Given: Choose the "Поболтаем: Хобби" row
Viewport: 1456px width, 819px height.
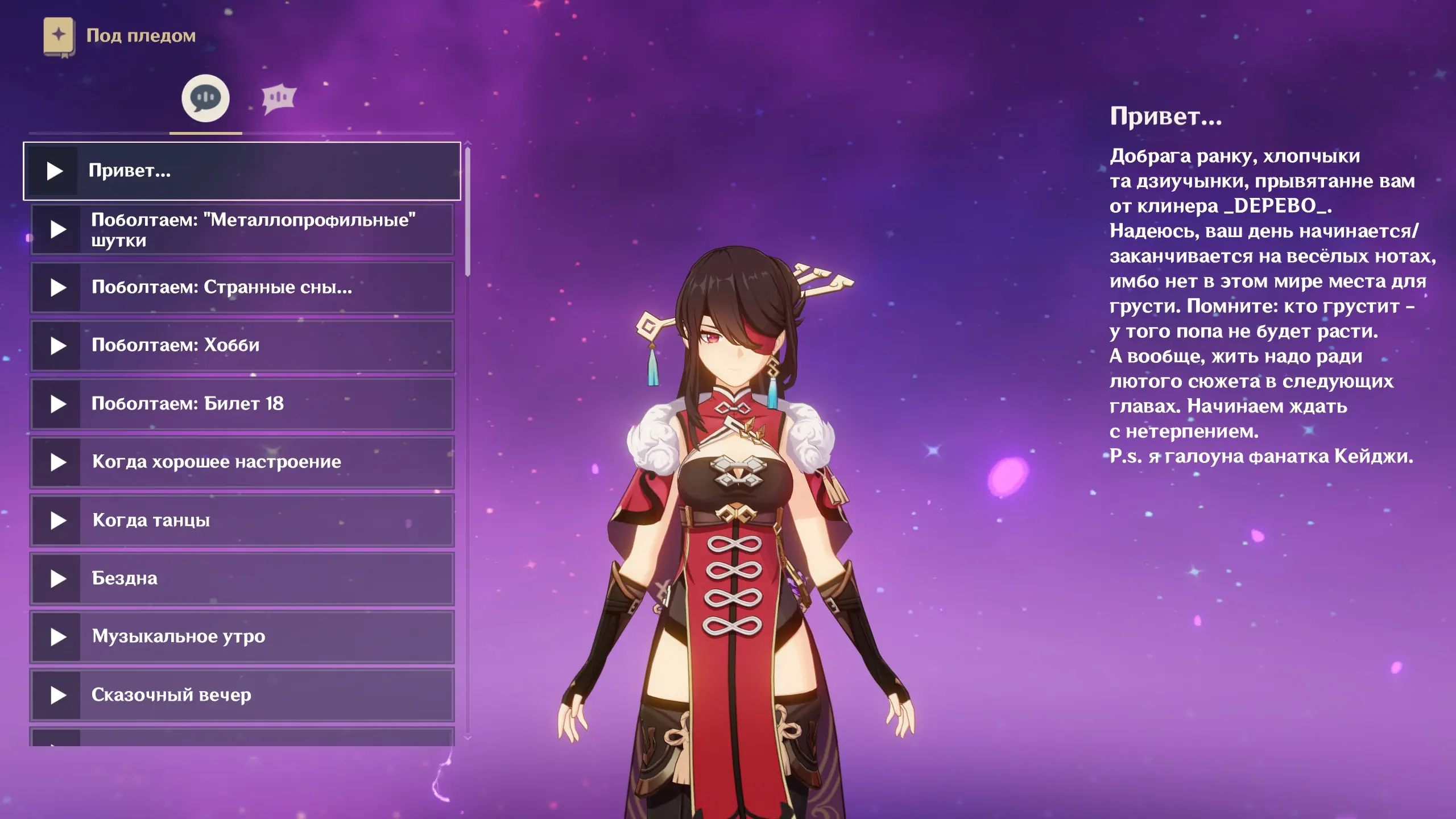Looking at the screenshot, I should [x=242, y=346].
